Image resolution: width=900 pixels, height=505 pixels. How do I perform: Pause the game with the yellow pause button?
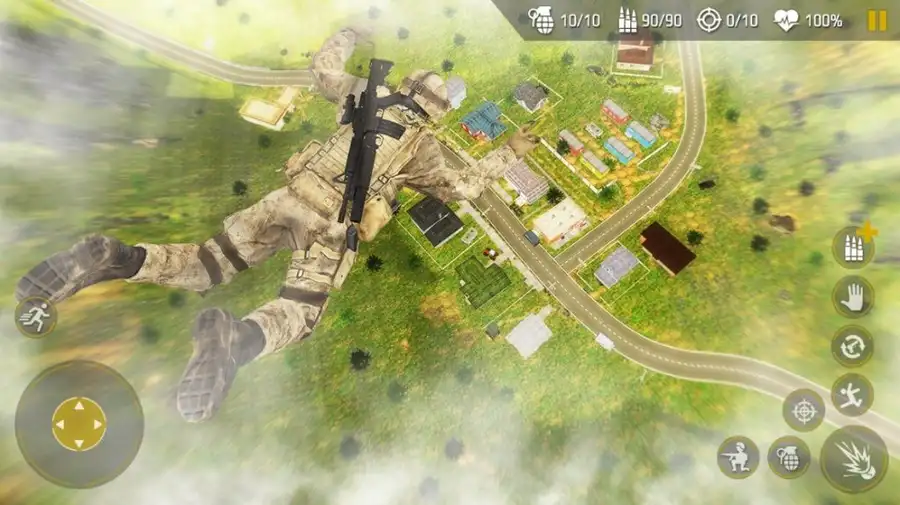pos(876,20)
